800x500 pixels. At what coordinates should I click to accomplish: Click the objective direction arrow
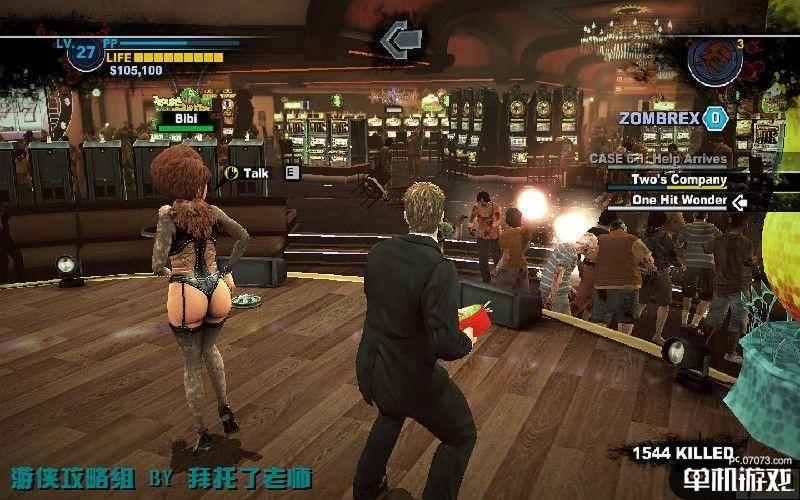pyautogui.click(x=399, y=40)
